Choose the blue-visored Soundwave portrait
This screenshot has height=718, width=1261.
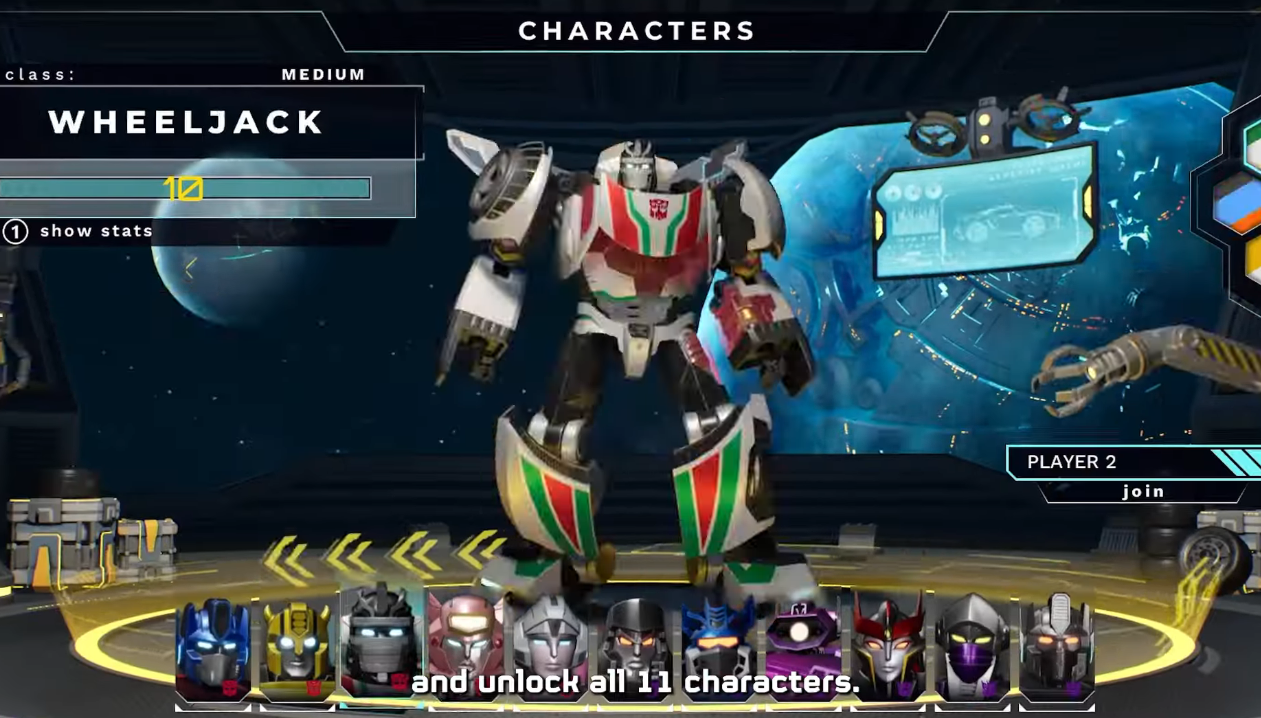pos(720,640)
